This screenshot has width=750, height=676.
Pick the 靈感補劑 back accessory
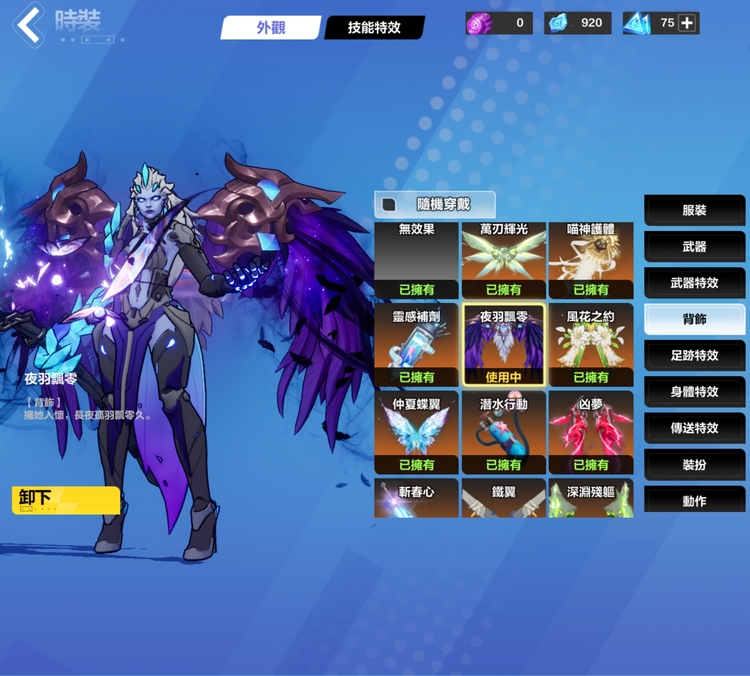click(417, 346)
